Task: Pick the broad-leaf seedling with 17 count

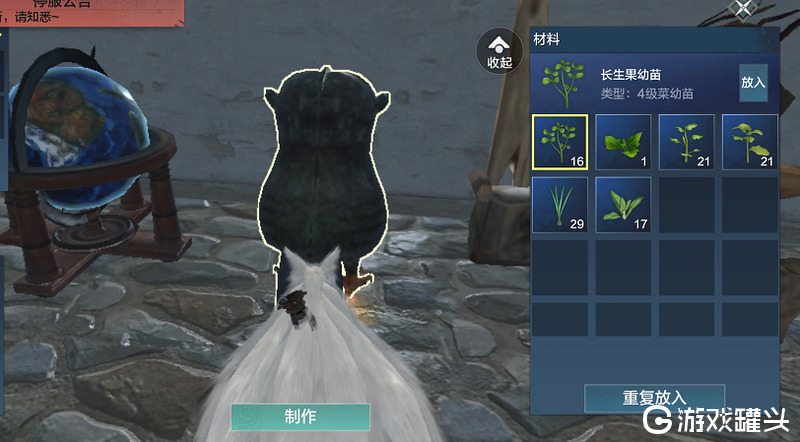Action: [x=623, y=204]
